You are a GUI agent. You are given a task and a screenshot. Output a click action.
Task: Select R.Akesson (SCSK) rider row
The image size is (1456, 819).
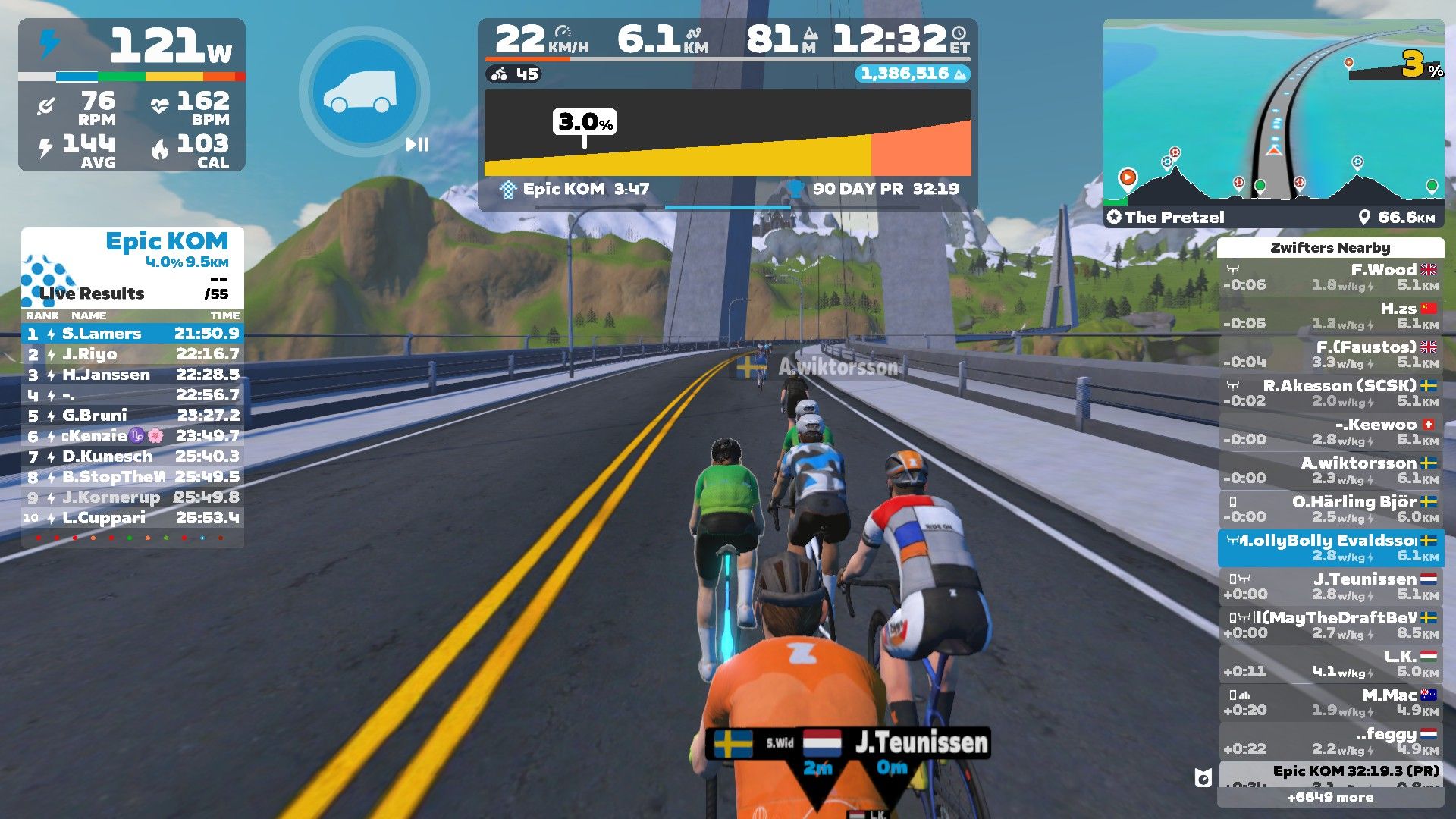[x=1331, y=394]
